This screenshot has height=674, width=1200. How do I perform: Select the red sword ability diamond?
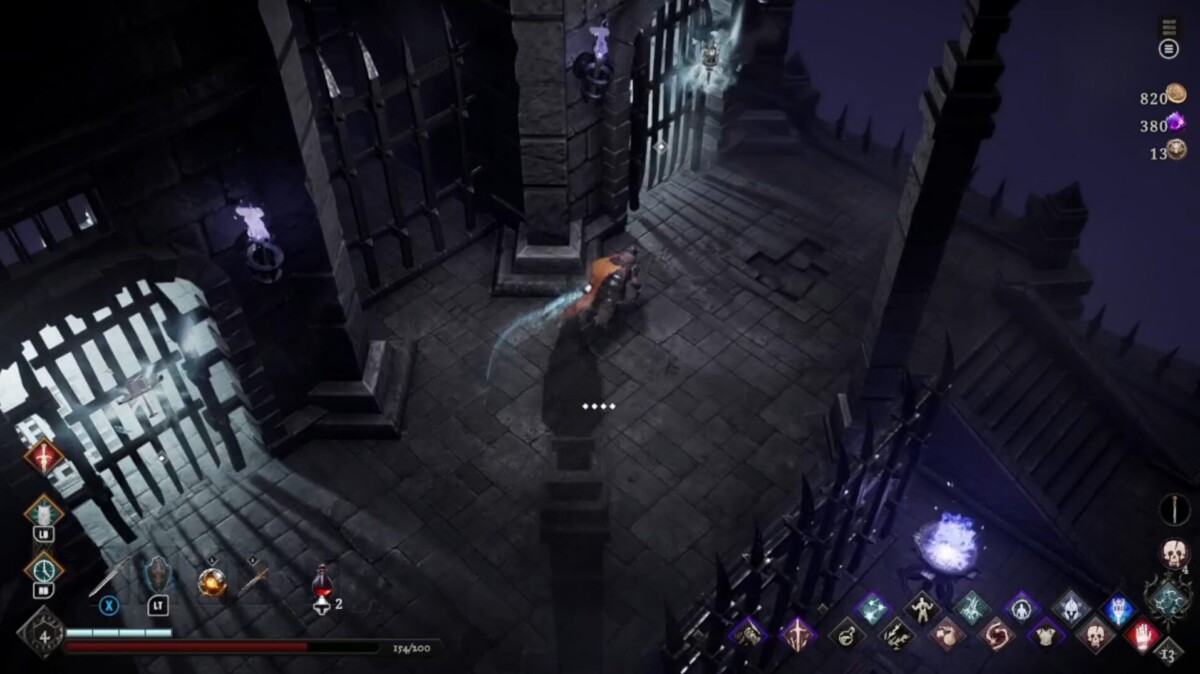(x=43, y=458)
